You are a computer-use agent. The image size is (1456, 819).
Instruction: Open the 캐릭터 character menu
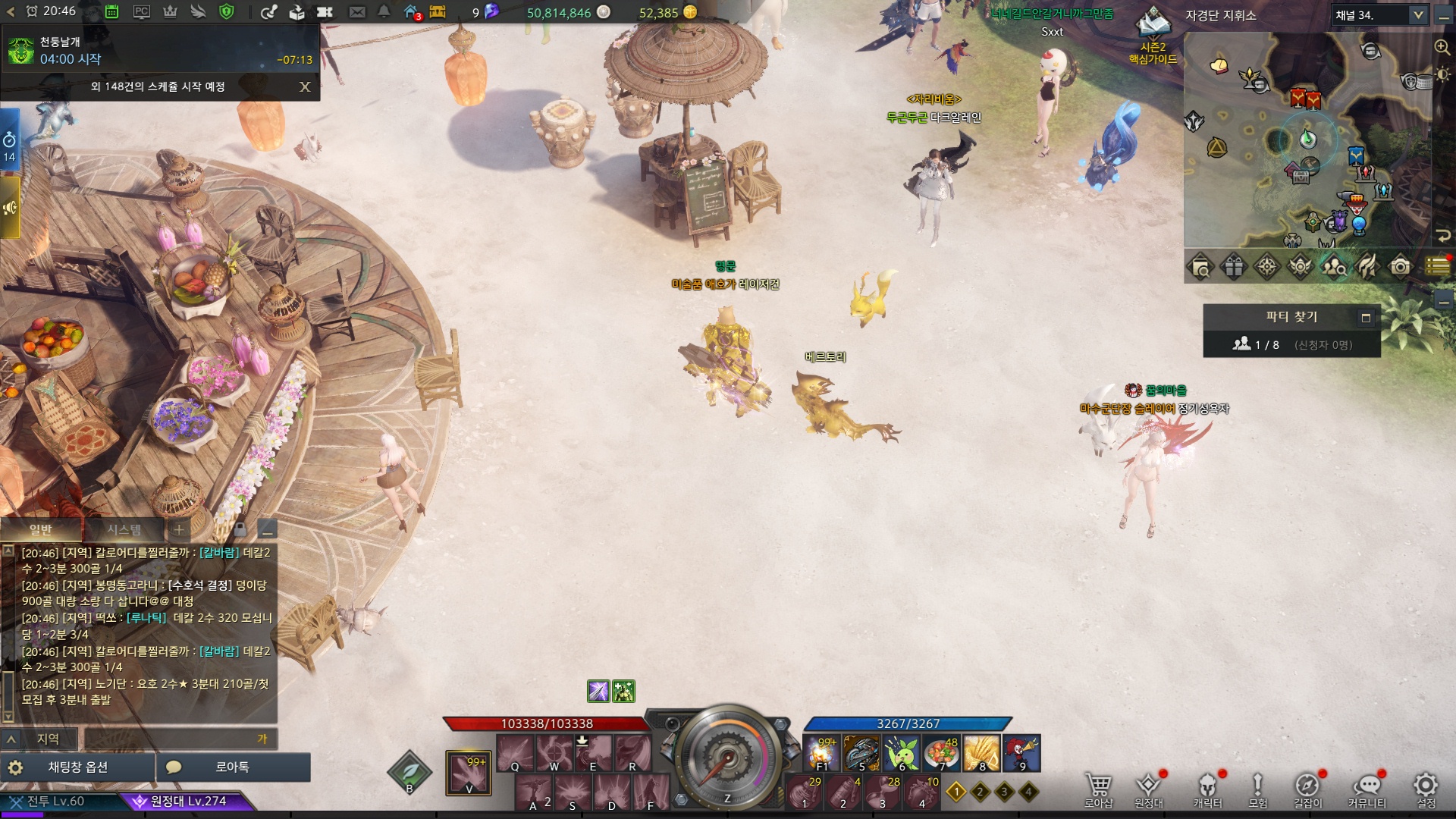point(1207,790)
